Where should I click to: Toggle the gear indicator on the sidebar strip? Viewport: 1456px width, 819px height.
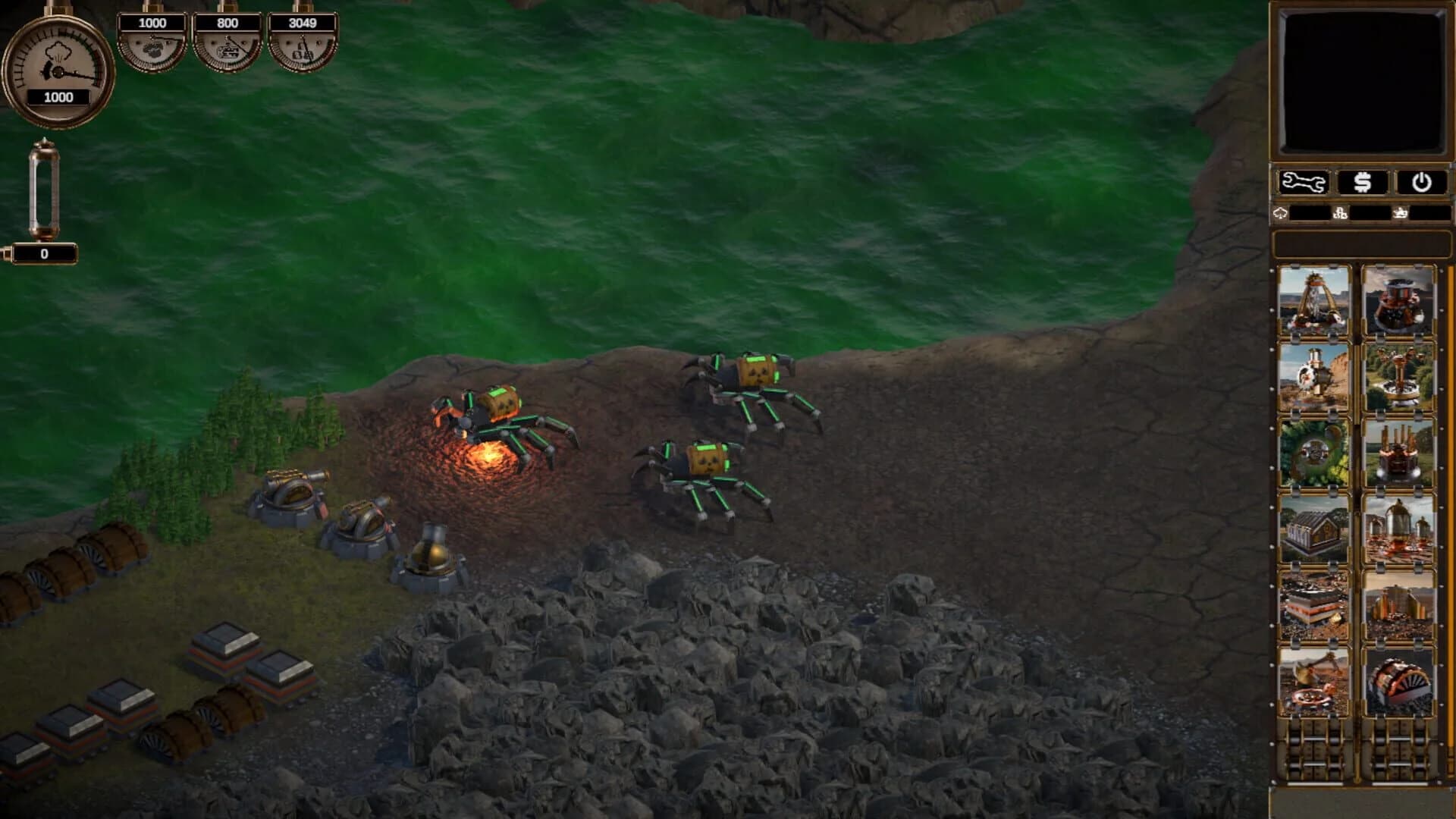point(1341,214)
